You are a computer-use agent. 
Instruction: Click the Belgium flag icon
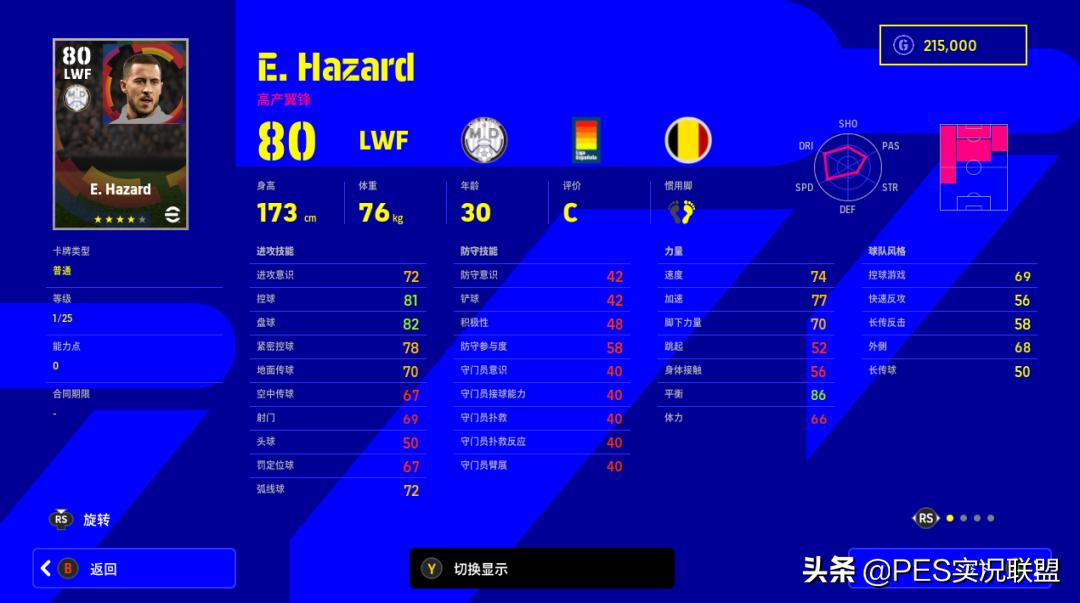pos(688,140)
